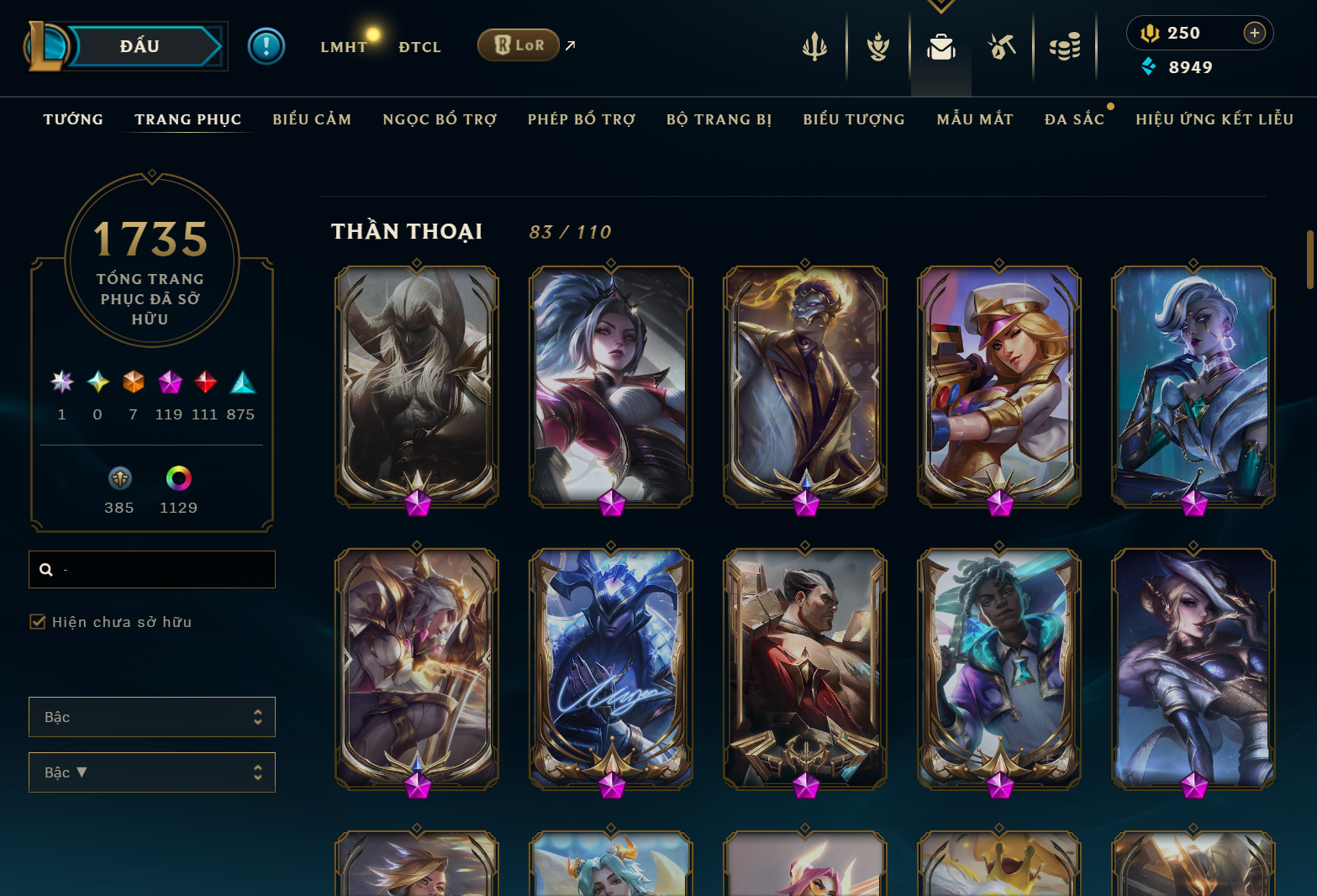Uncheck the Hiện chưa sở hữu checkbox
The image size is (1317, 896).
pyautogui.click(x=38, y=622)
